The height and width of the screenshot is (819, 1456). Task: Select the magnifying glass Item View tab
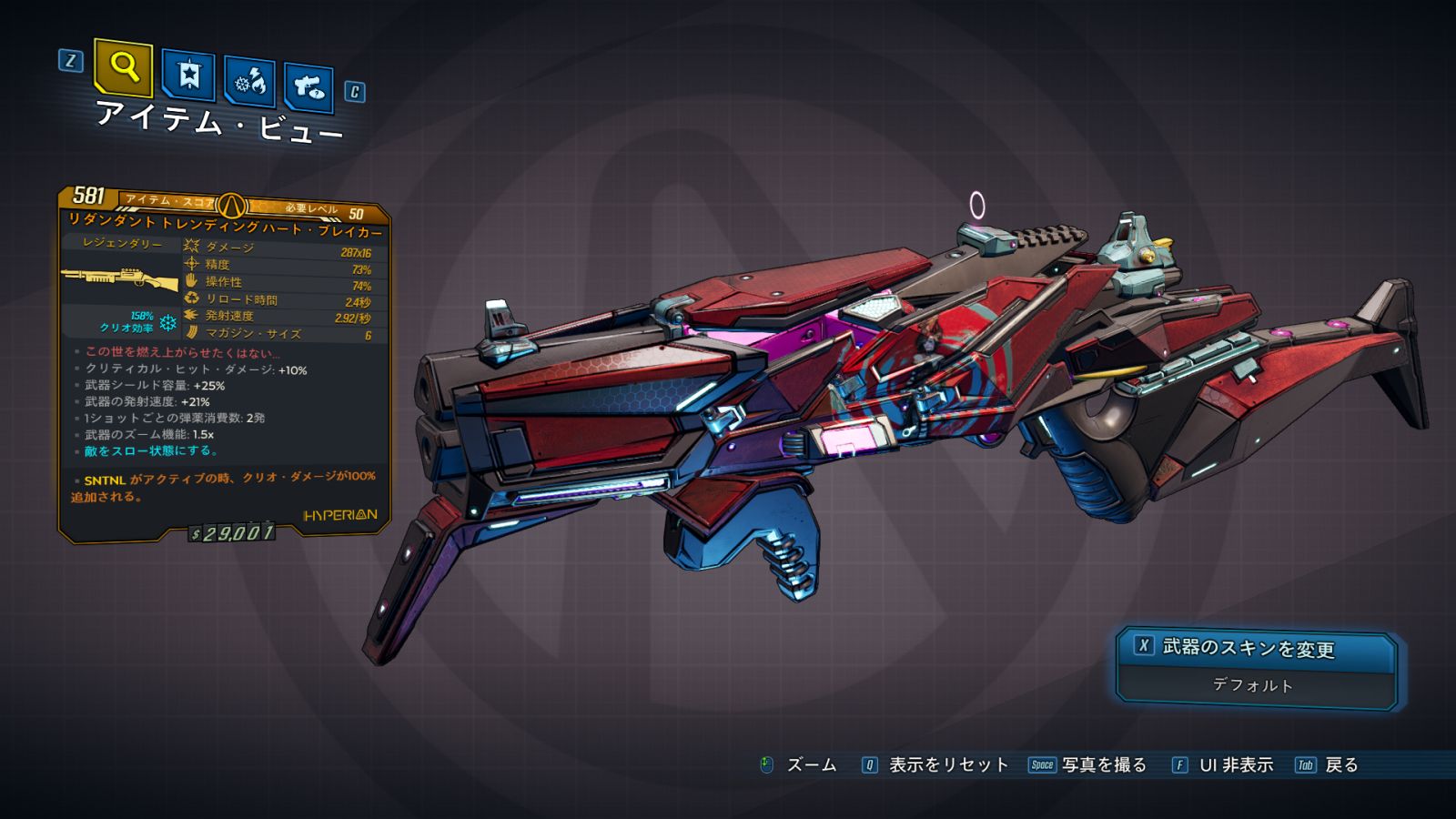click(x=123, y=67)
